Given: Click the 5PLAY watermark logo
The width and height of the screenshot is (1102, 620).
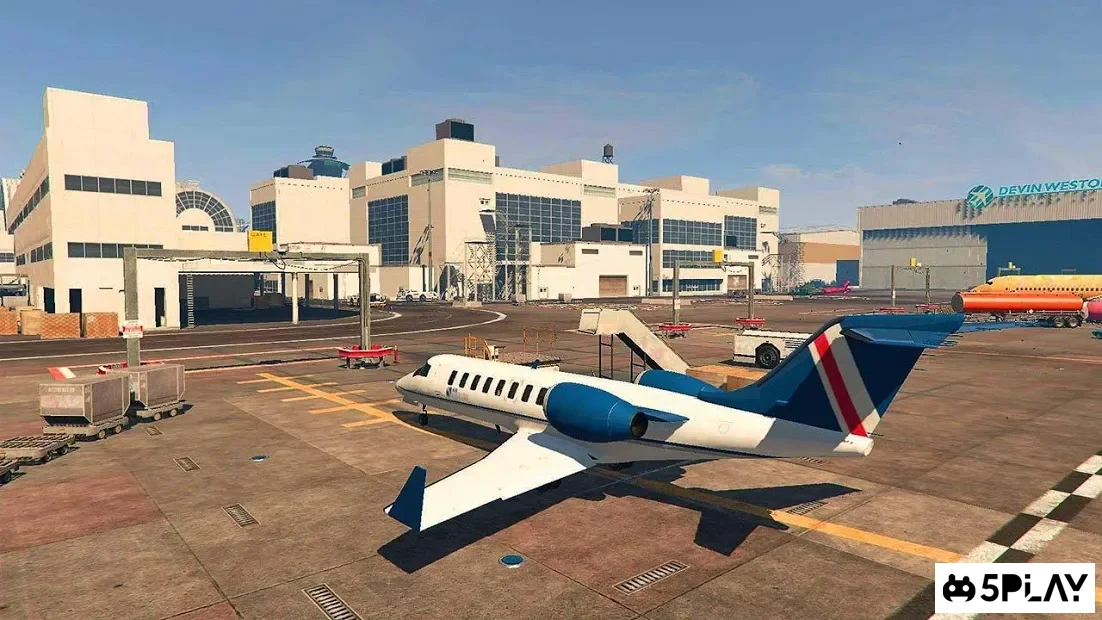Looking at the screenshot, I should pos(1014,588).
